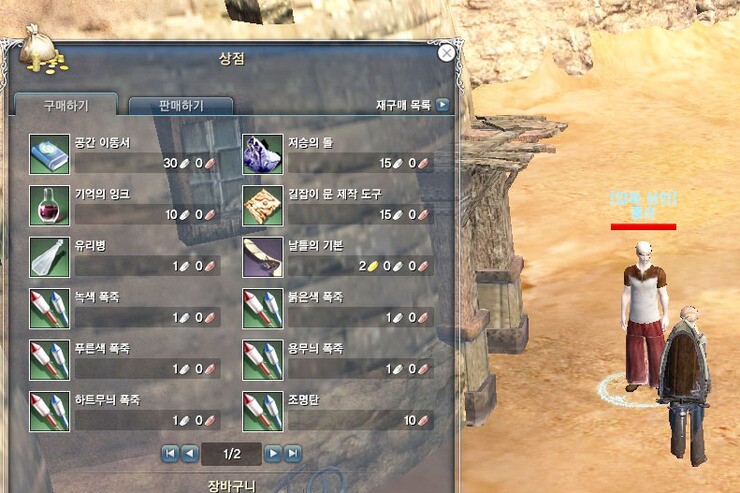
Task: Pick the 녹색 폭죽 firework
Action: (x=48, y=308)
